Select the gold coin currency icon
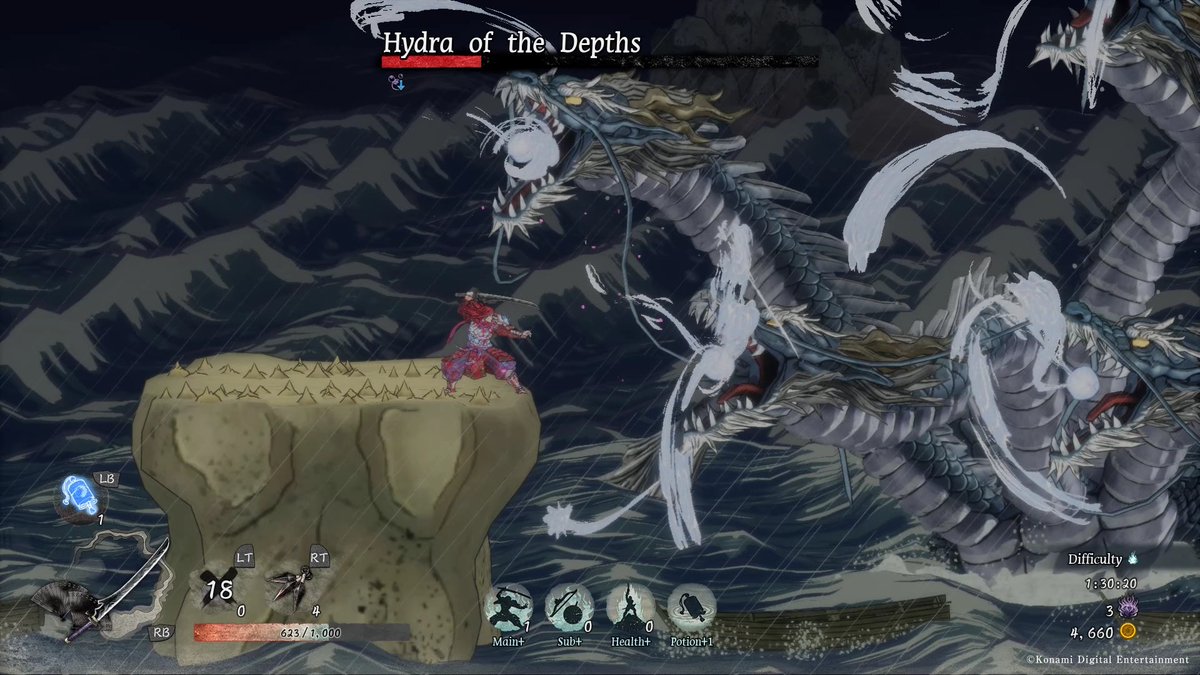This screenshot has width=1200, height=675. (x=1128, y=631)
